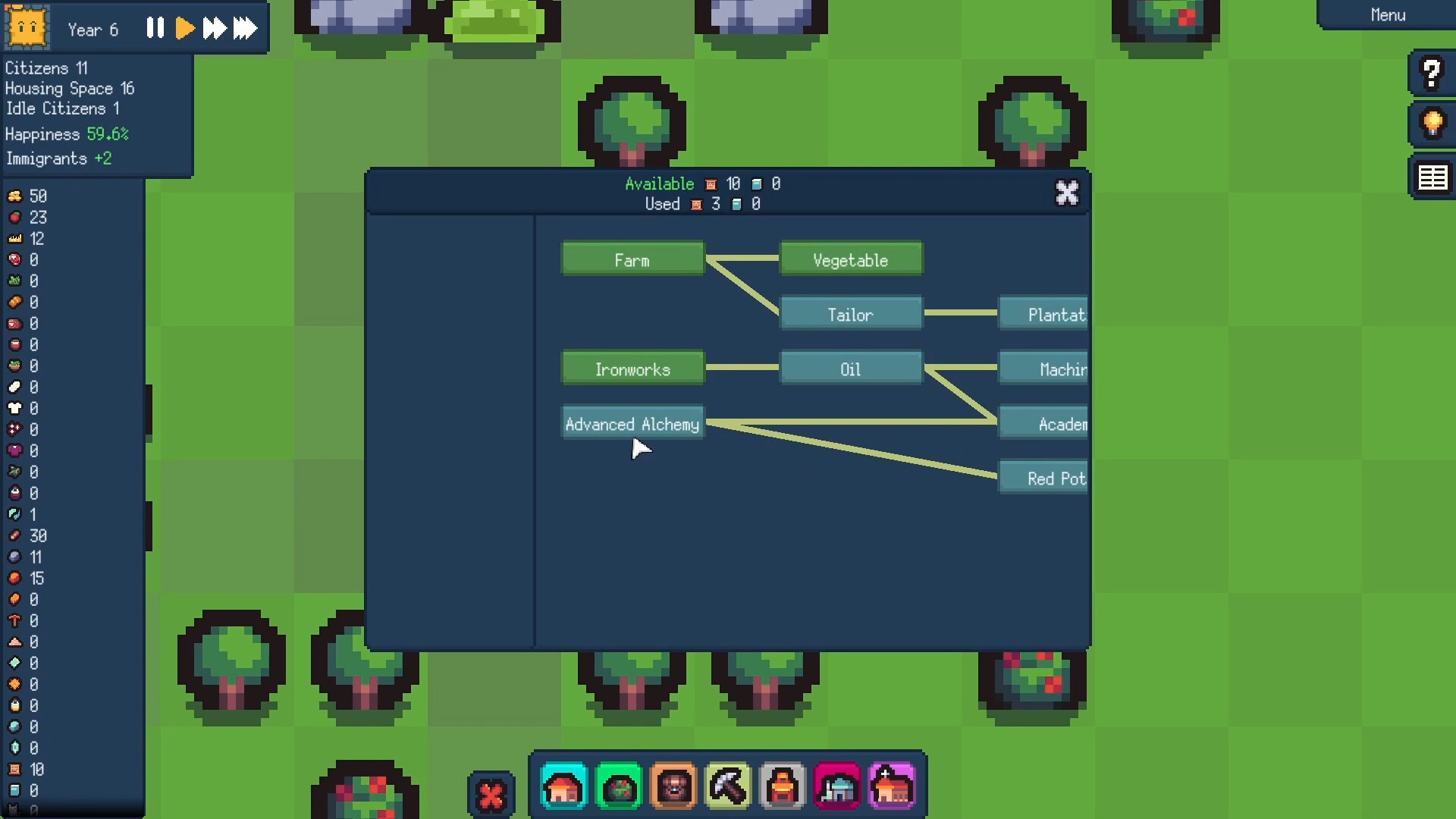Open the ledger panel icon

pos(1430,176)
